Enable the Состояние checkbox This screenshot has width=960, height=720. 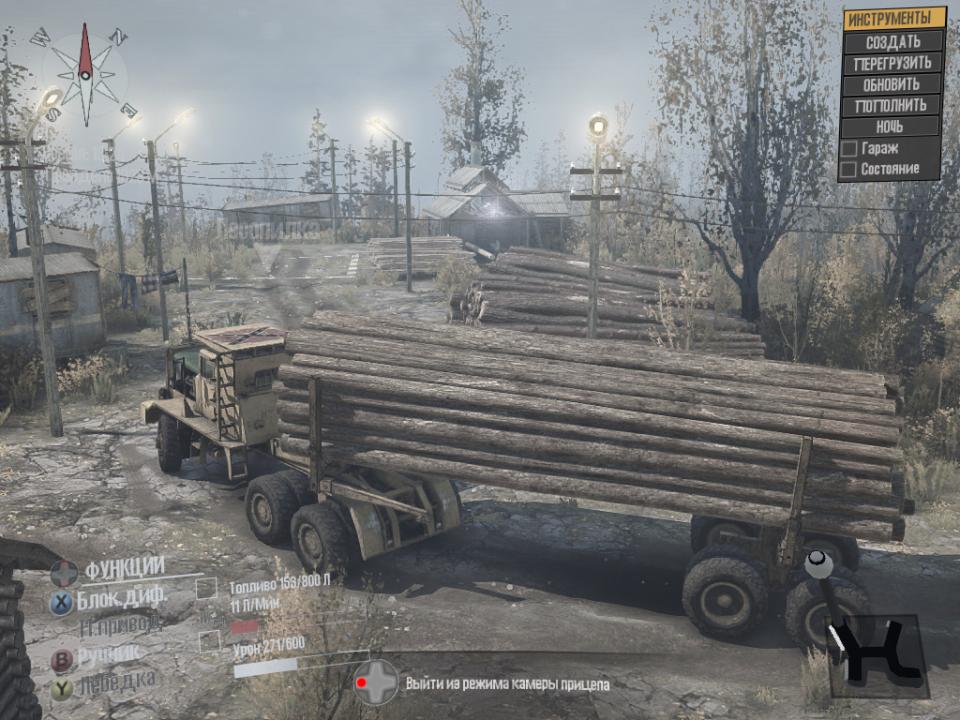849,170
